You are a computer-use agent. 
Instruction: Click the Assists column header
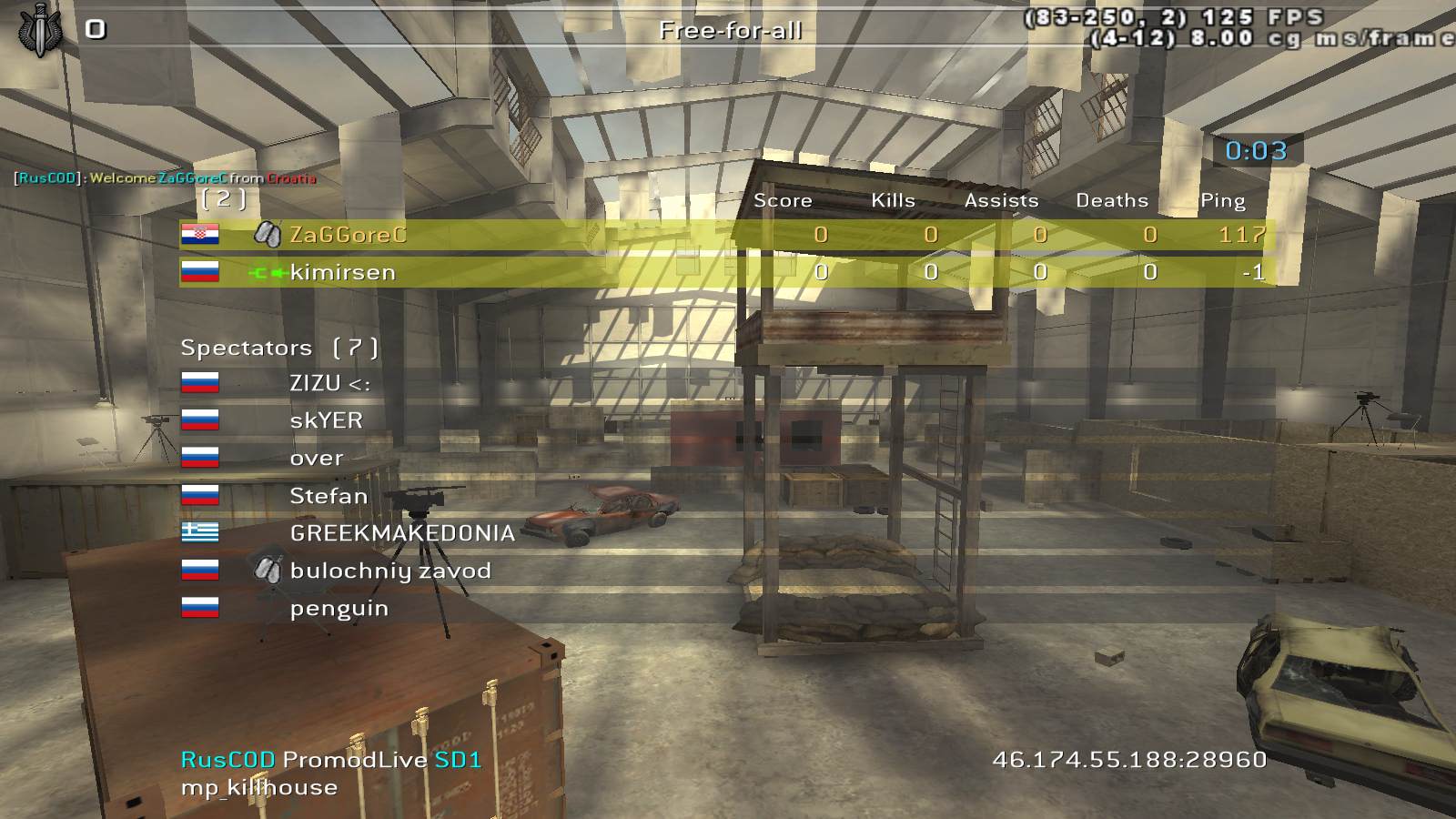click(1001, 200)
